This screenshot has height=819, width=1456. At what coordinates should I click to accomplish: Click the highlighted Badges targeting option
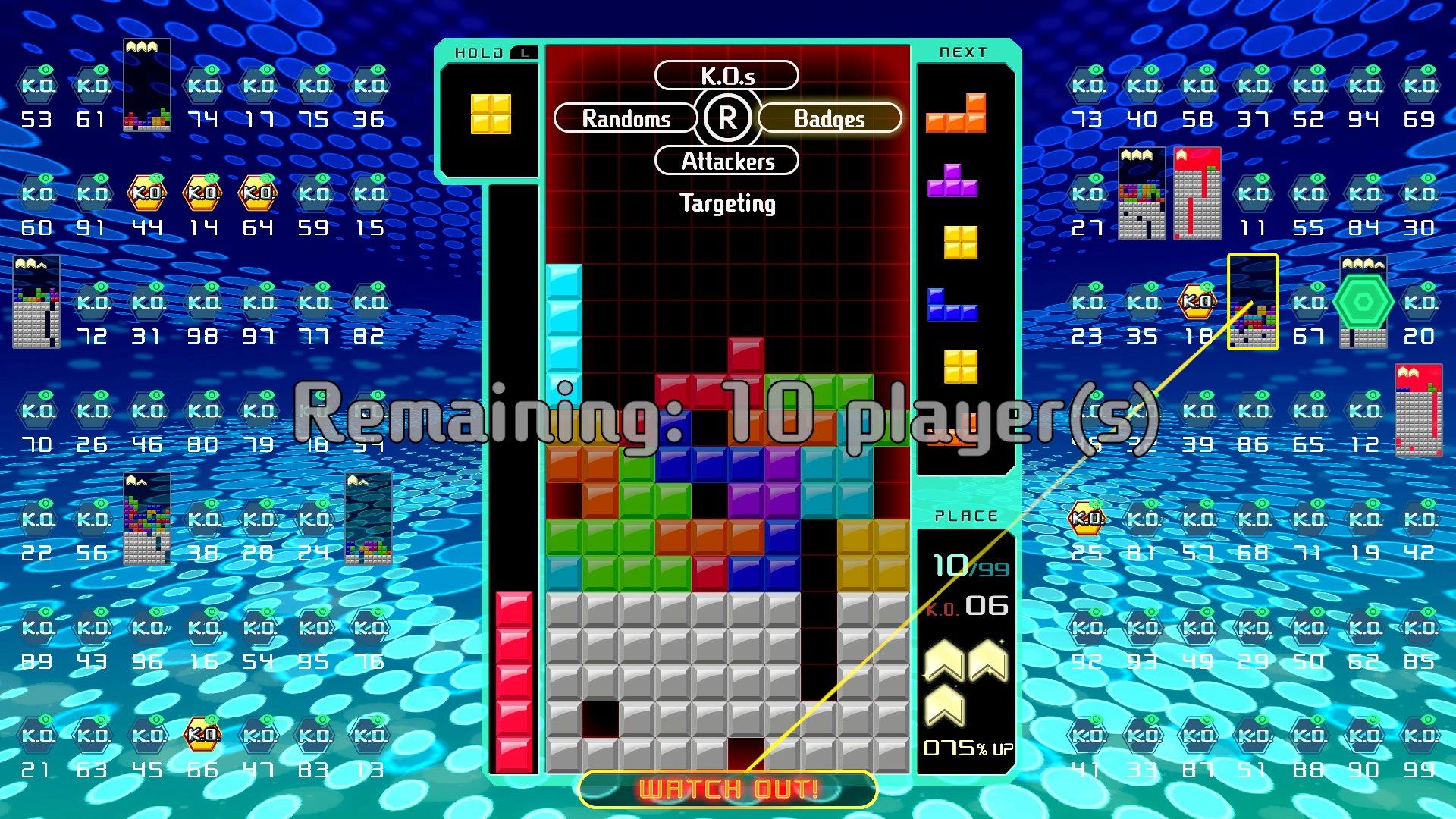click(828, 118)
